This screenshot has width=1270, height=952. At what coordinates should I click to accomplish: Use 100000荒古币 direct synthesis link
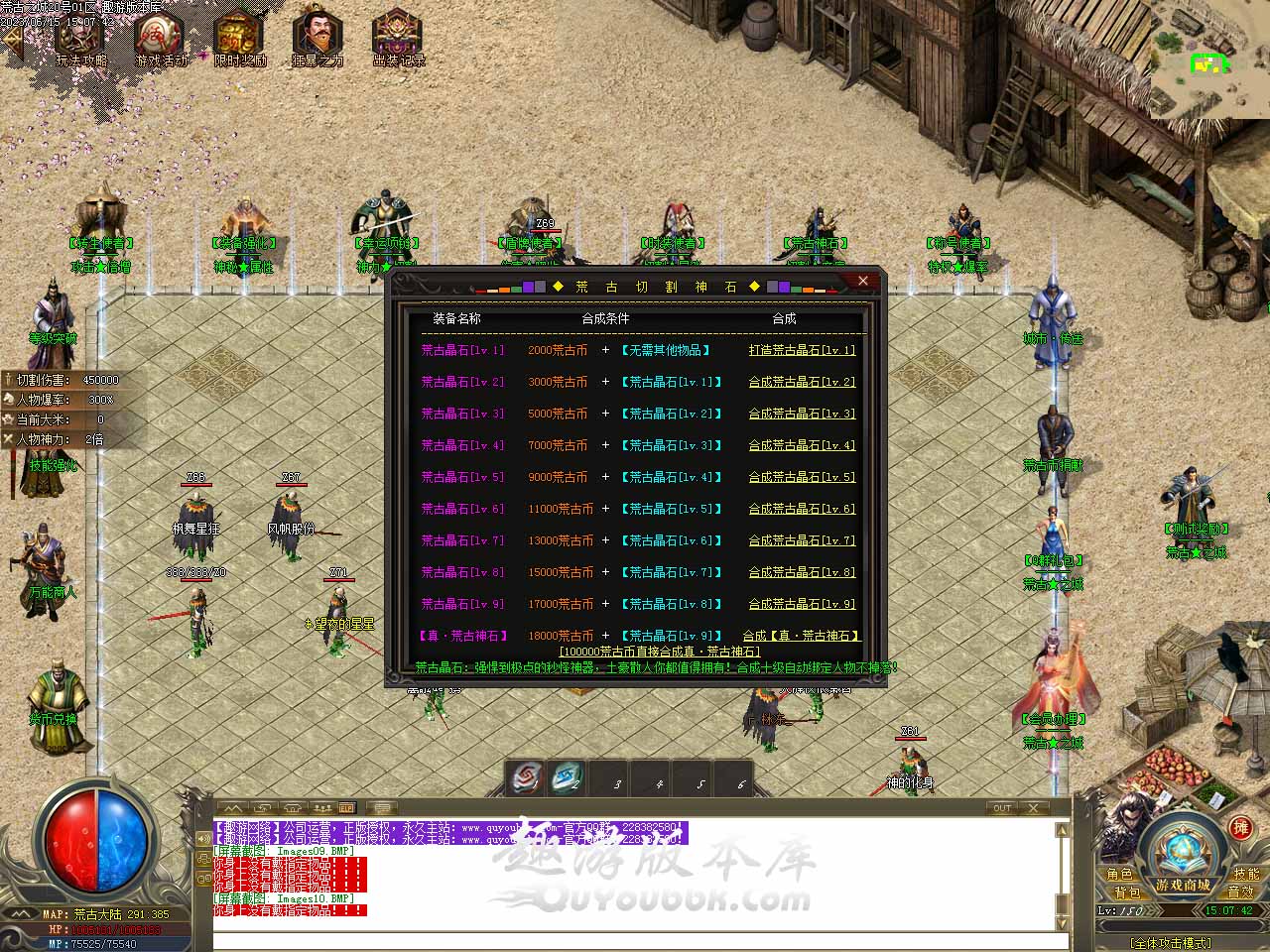pos(659,652)
